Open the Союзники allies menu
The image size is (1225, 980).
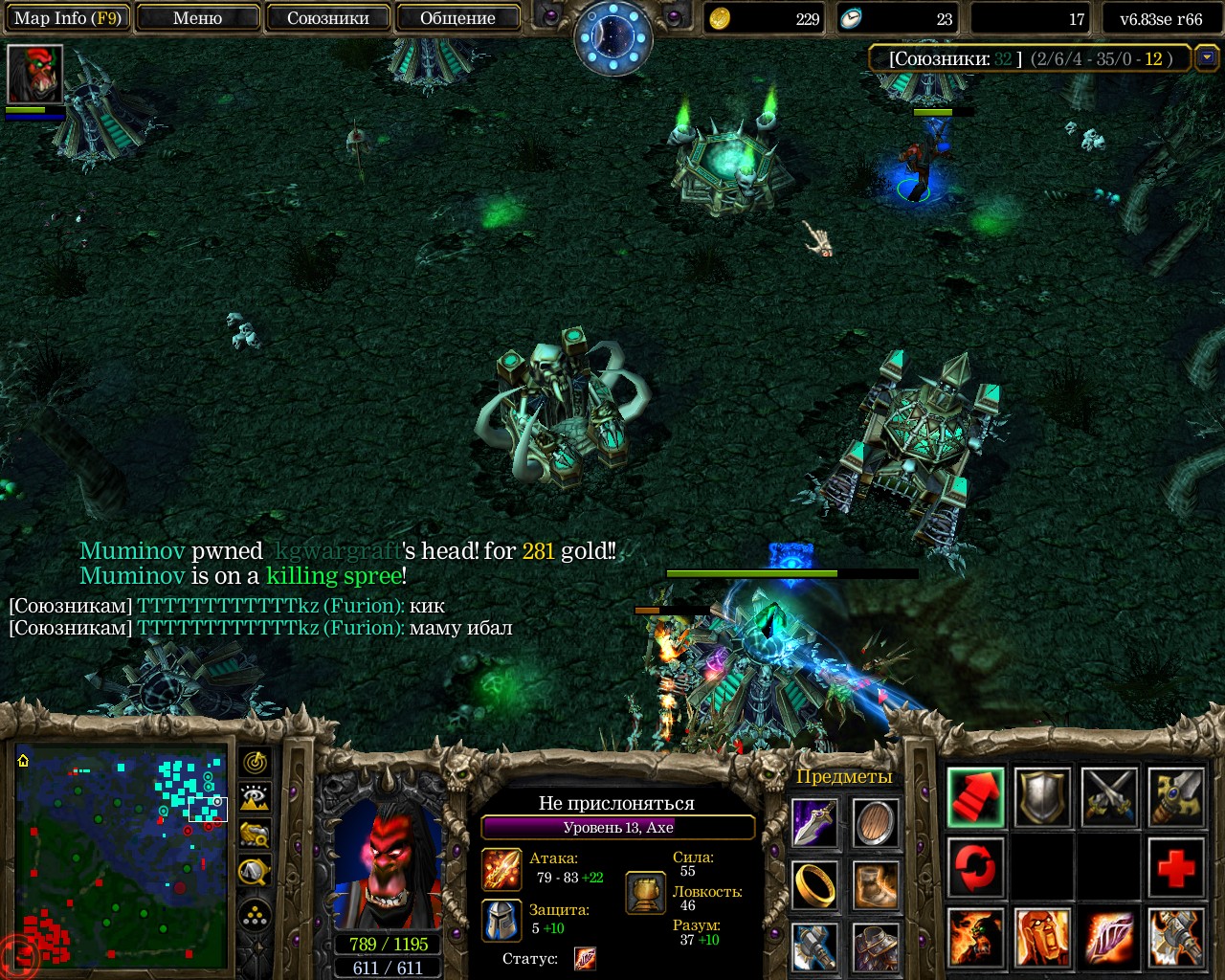pos(327,18)
